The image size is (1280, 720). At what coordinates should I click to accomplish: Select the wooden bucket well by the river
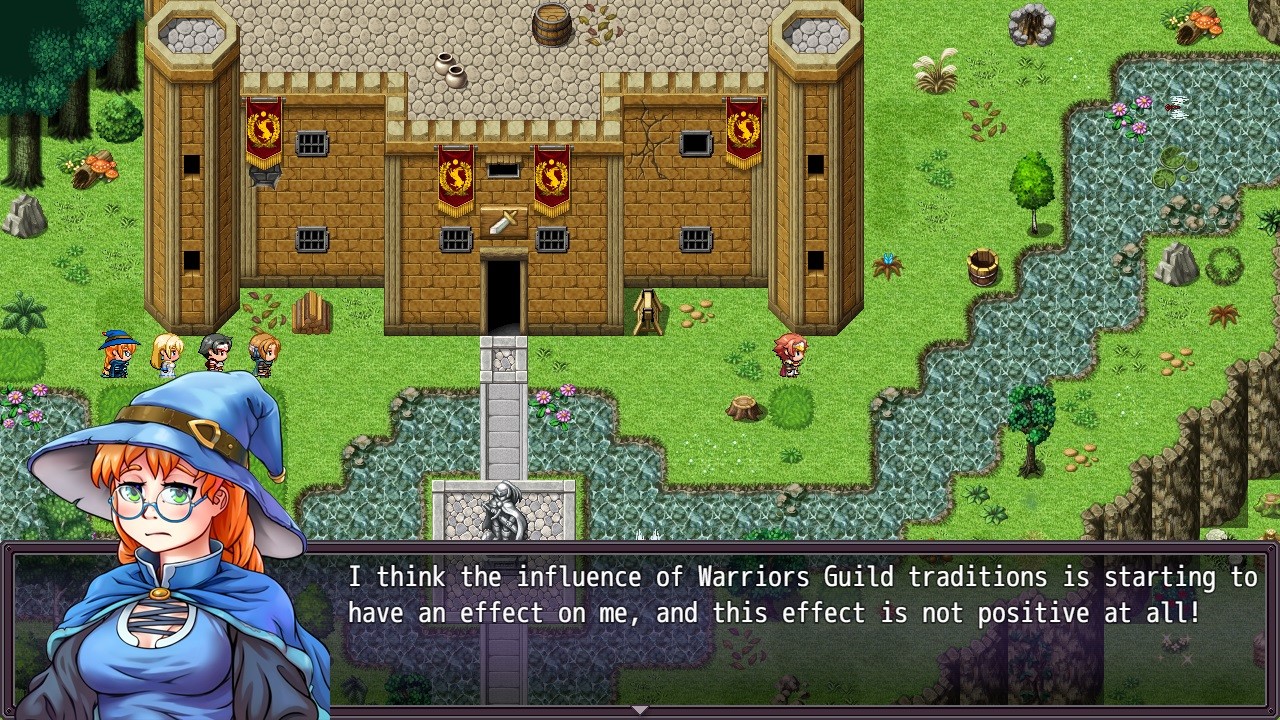[x=981, y=268]
